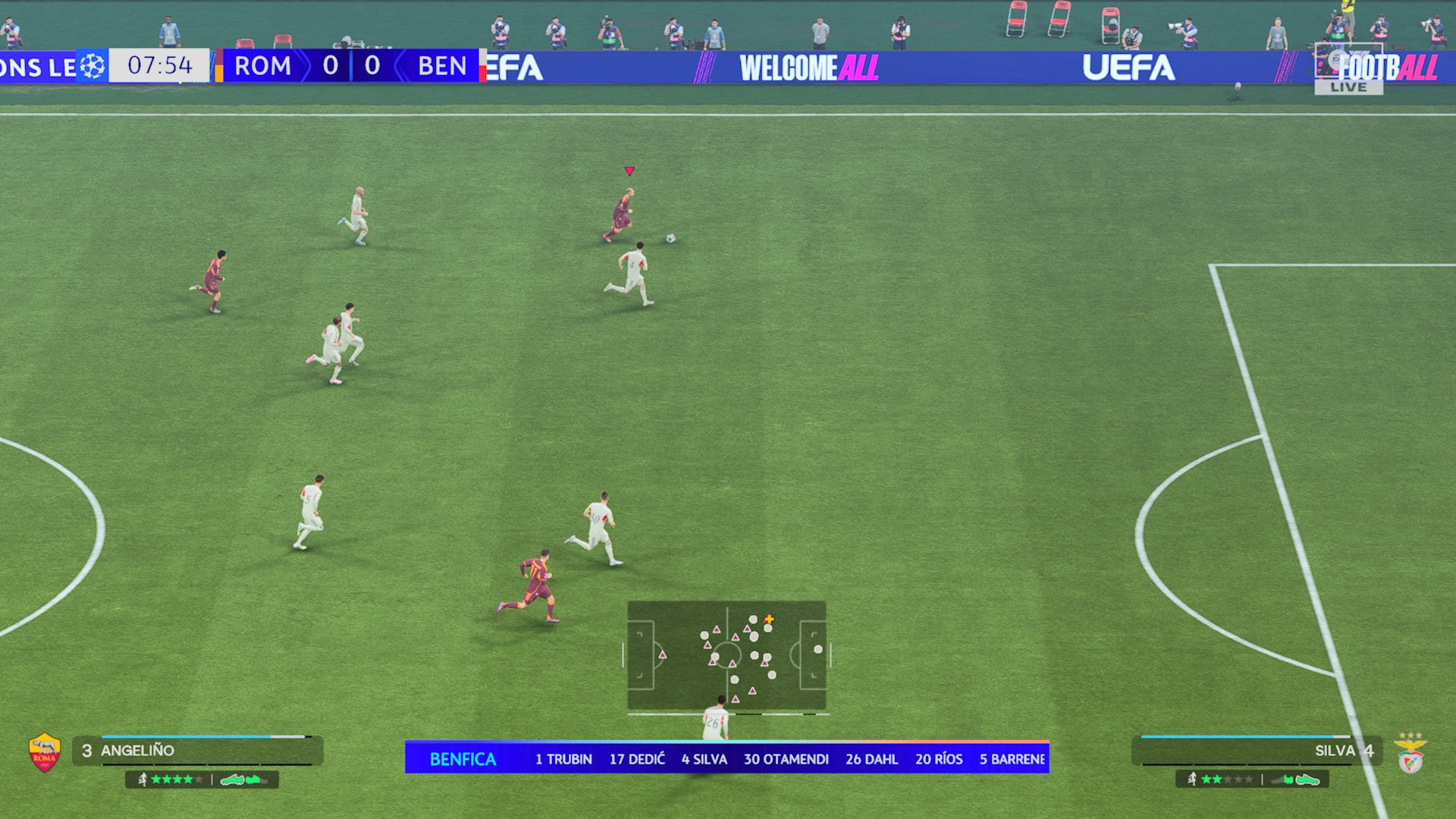Screen dimensions: 1456x819
Task: Select the Angeliño player name panel
Action: [x=197, y=751]
